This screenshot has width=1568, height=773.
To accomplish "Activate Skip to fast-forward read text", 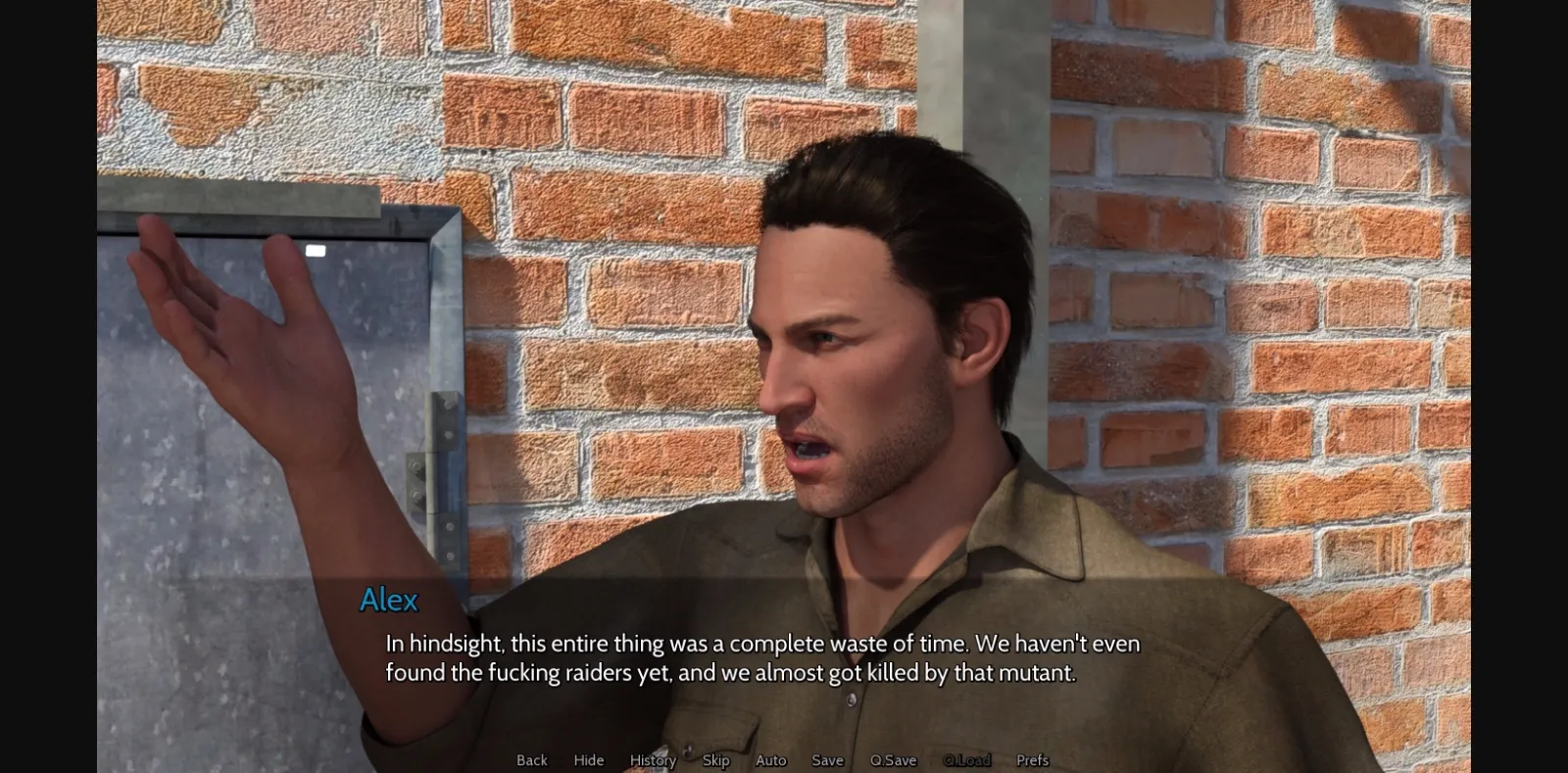I will point(714,760).
